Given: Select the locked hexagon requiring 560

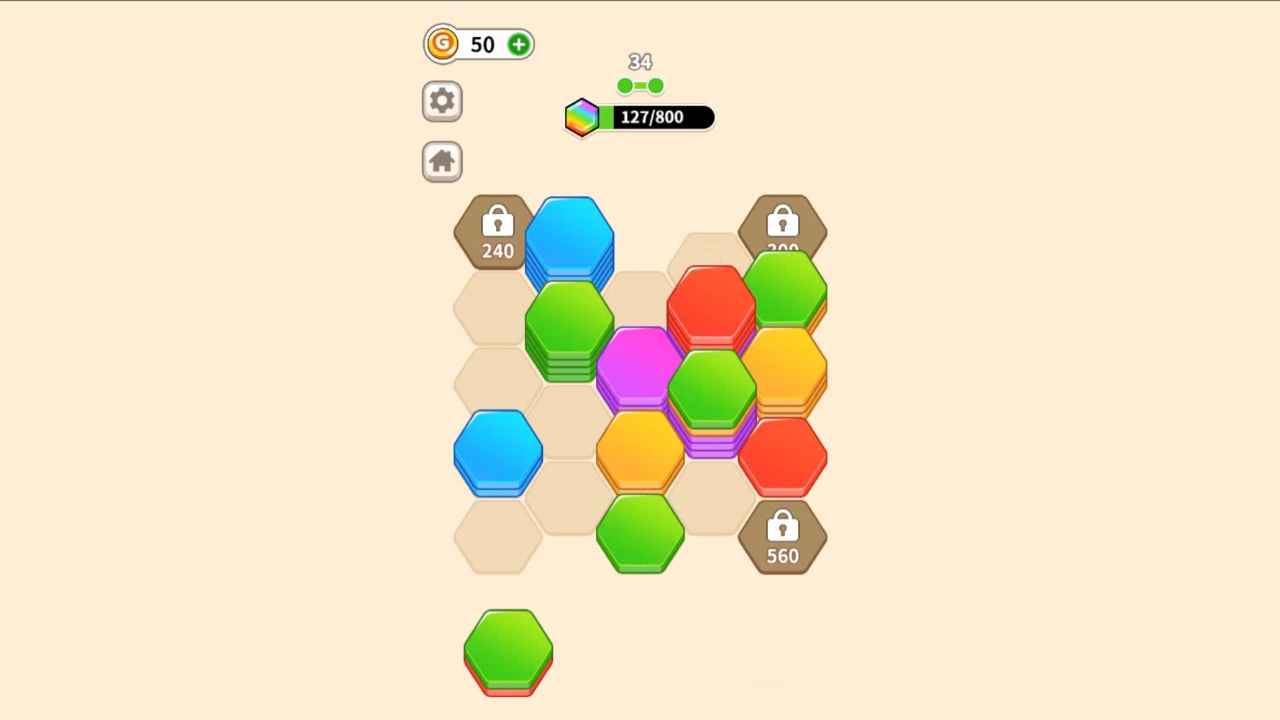Looking at the screenshot, I should [x=783, y=538].
